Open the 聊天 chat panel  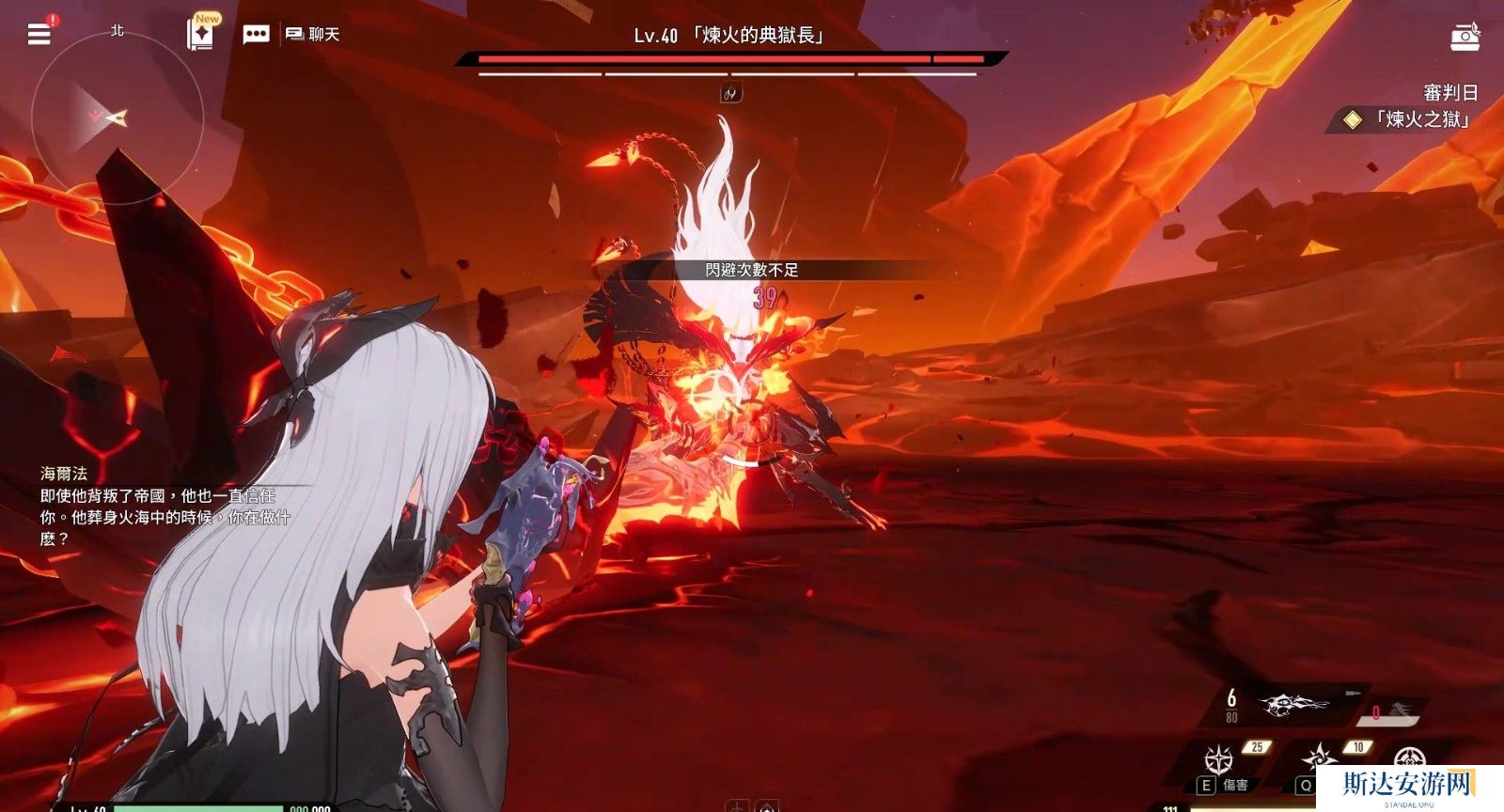[313, 35]
